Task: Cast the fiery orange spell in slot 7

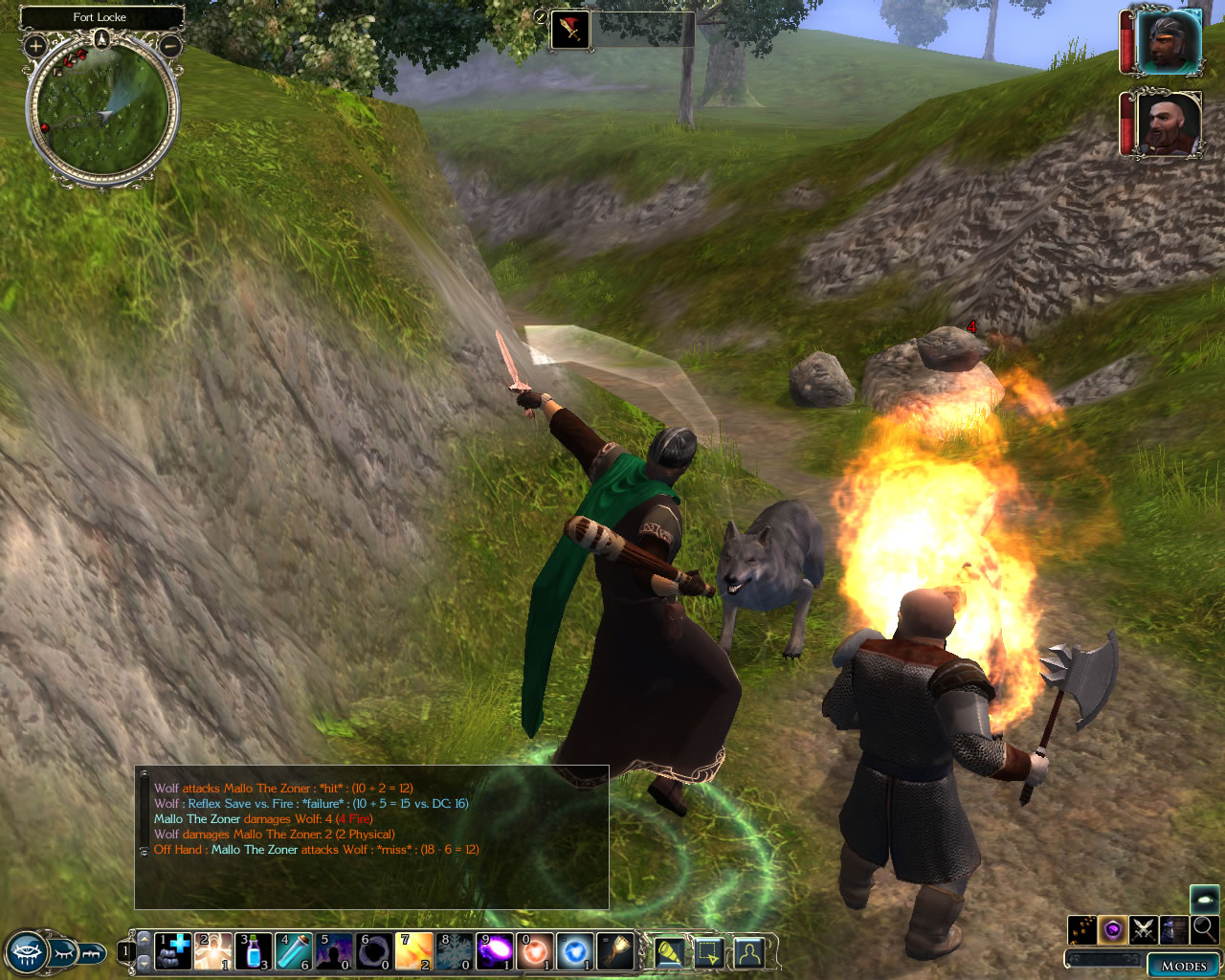Action: click(414, 951)
